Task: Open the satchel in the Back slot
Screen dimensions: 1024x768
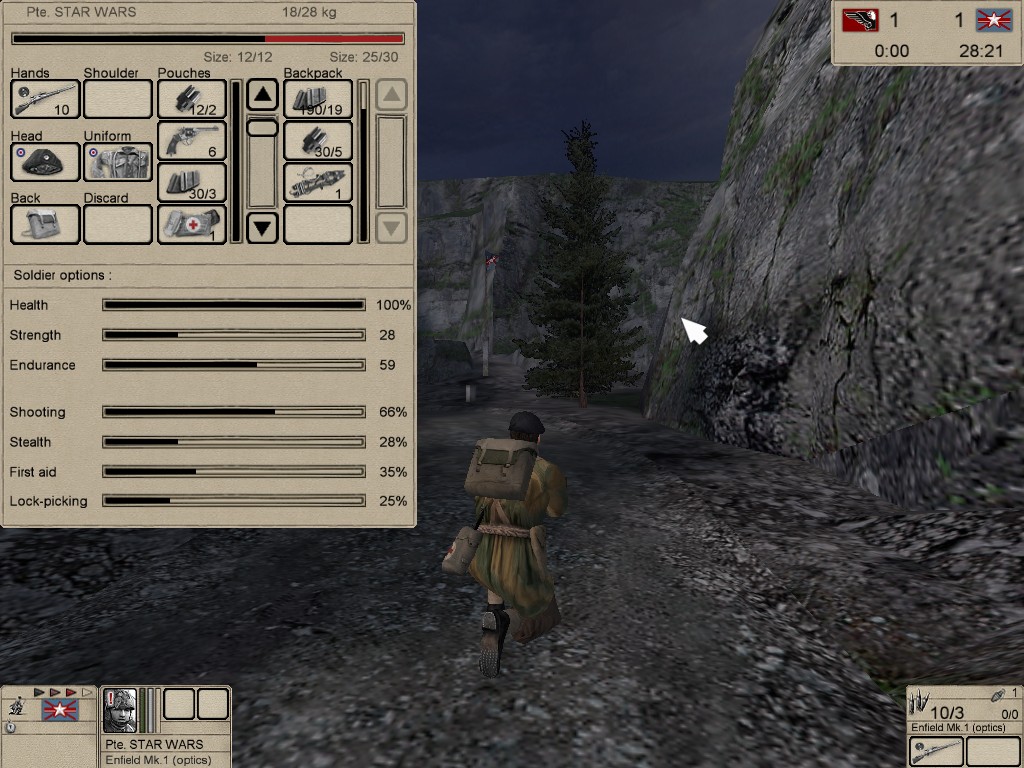Action: (45, 224)
